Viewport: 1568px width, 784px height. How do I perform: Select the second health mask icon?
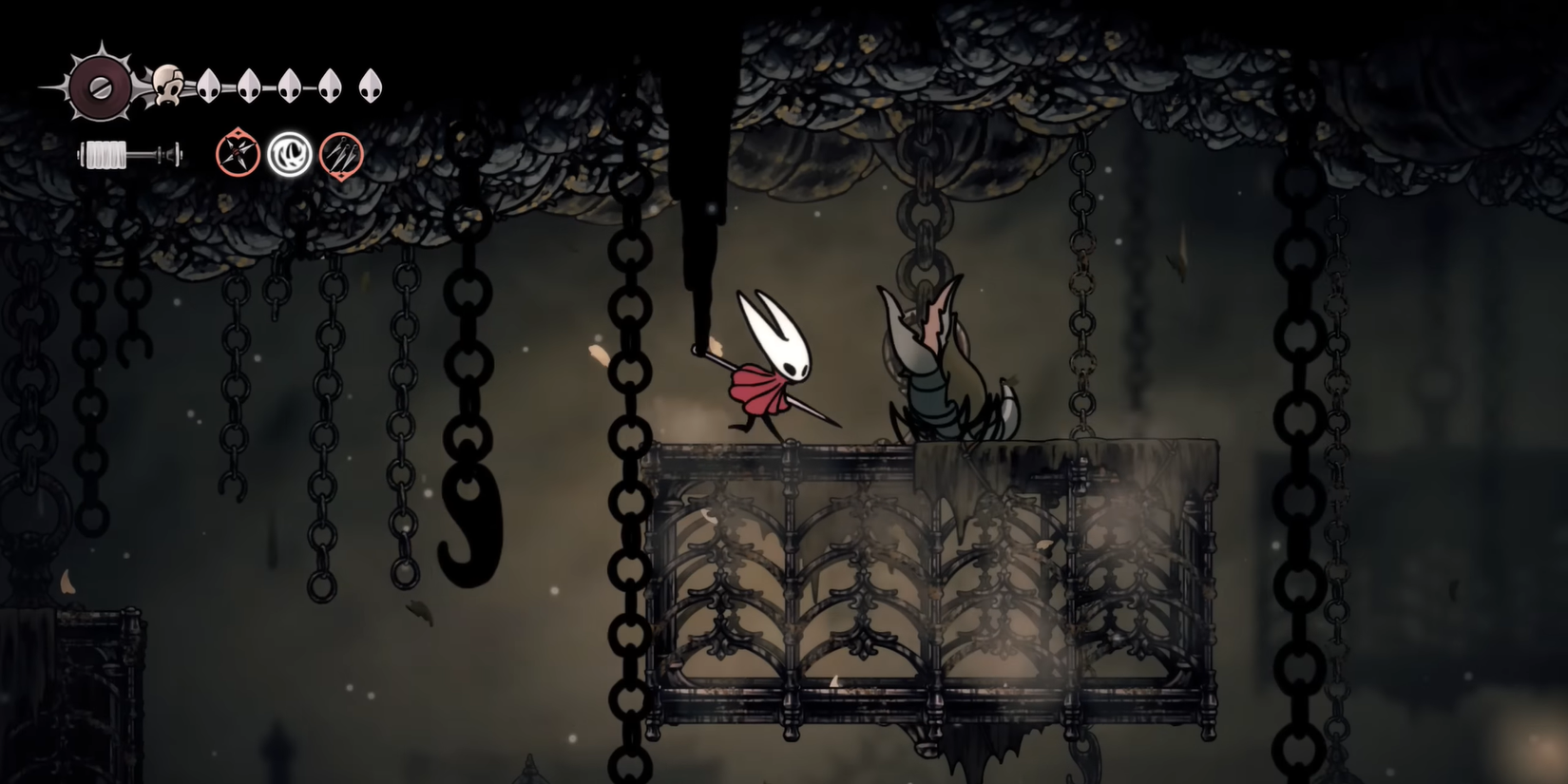250,86
